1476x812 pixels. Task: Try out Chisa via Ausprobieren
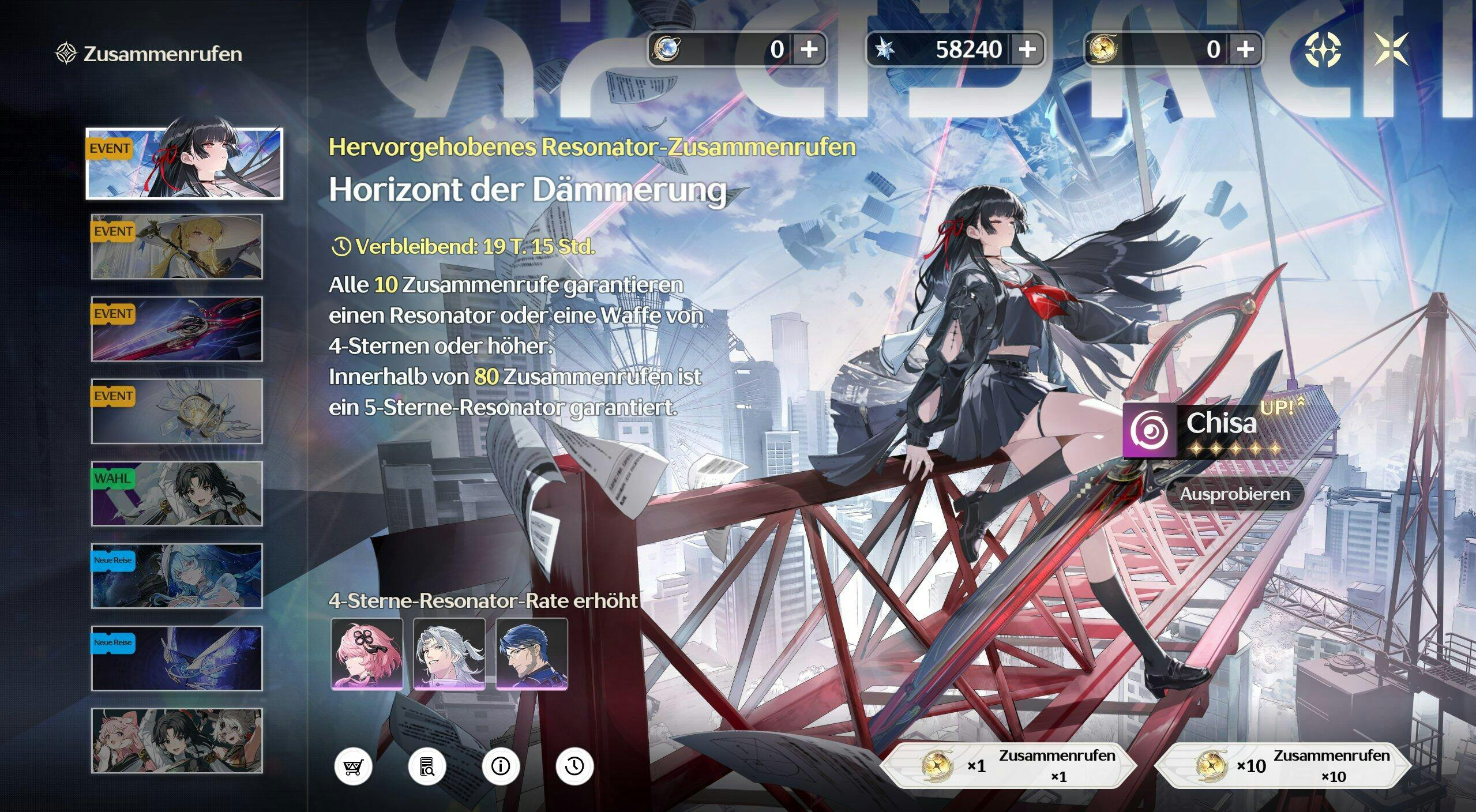pos(1234,494)
